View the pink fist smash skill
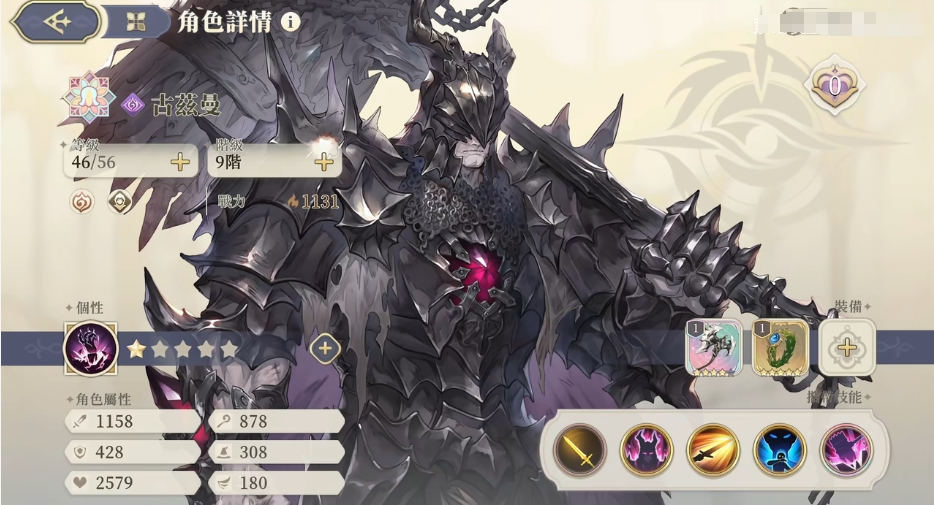This screenshot has height=505, width=934. pos(847,448)
